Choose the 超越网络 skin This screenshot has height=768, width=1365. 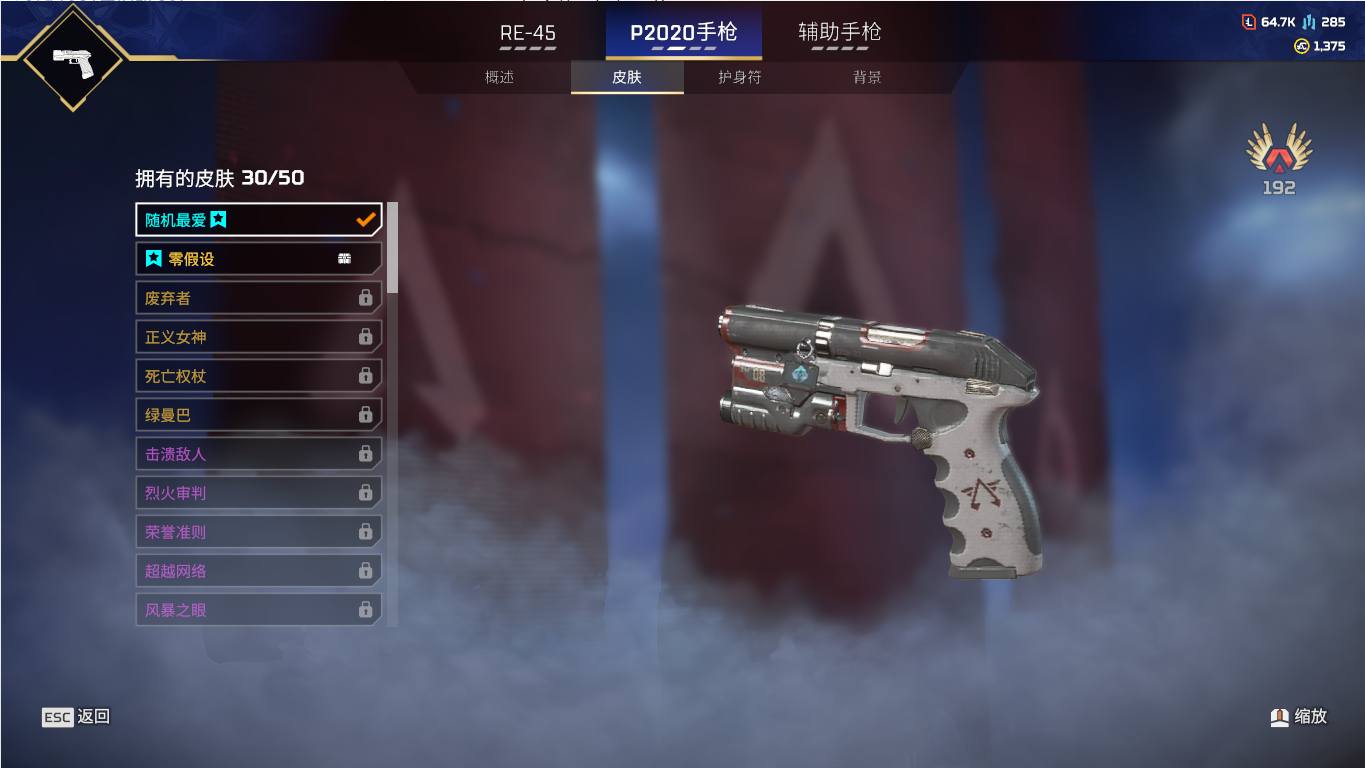(258, 571)
